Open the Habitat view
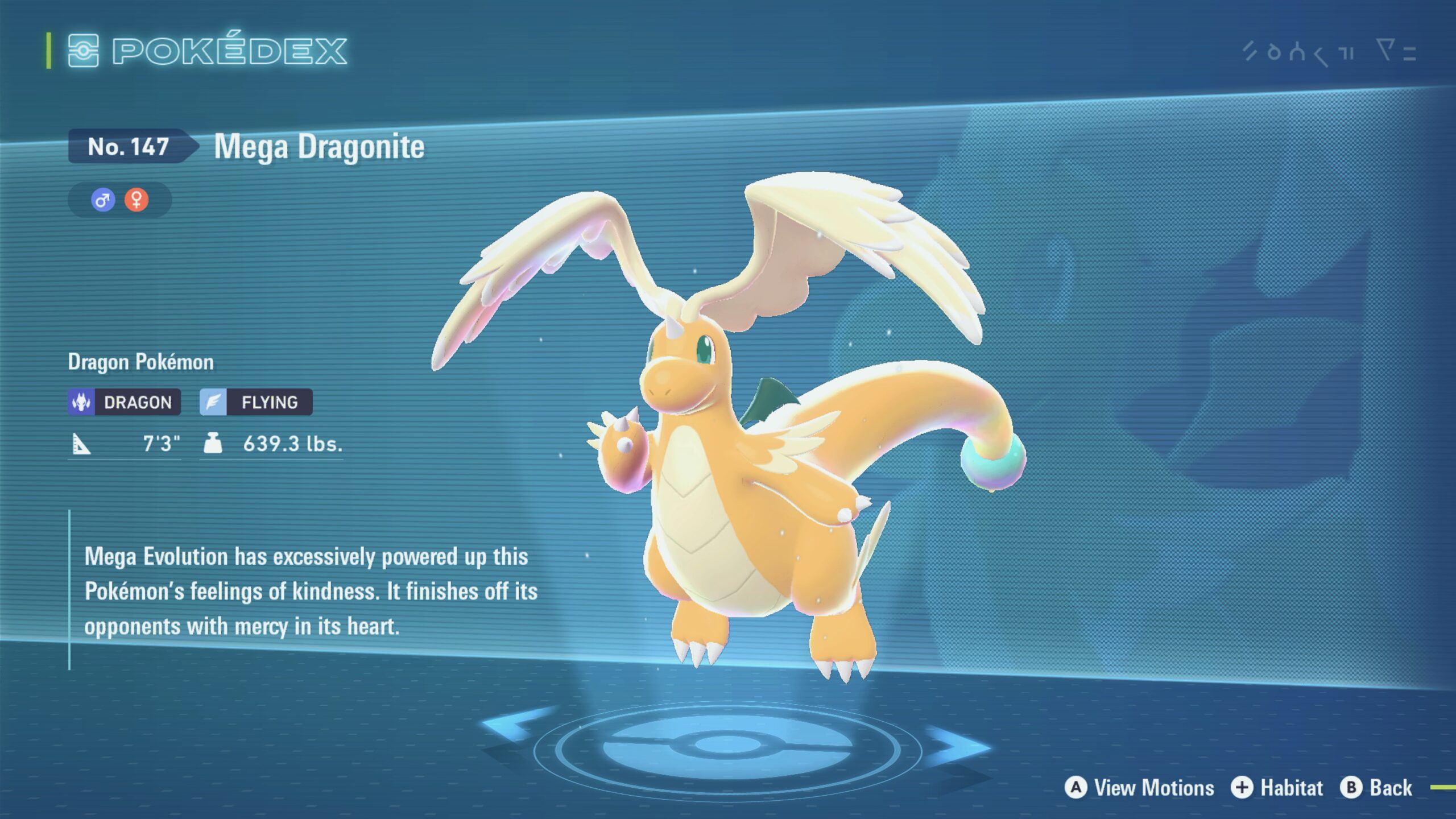The height and width of the screenshot is (819, 1456). pyautogui.click(x=1277, y=788)
